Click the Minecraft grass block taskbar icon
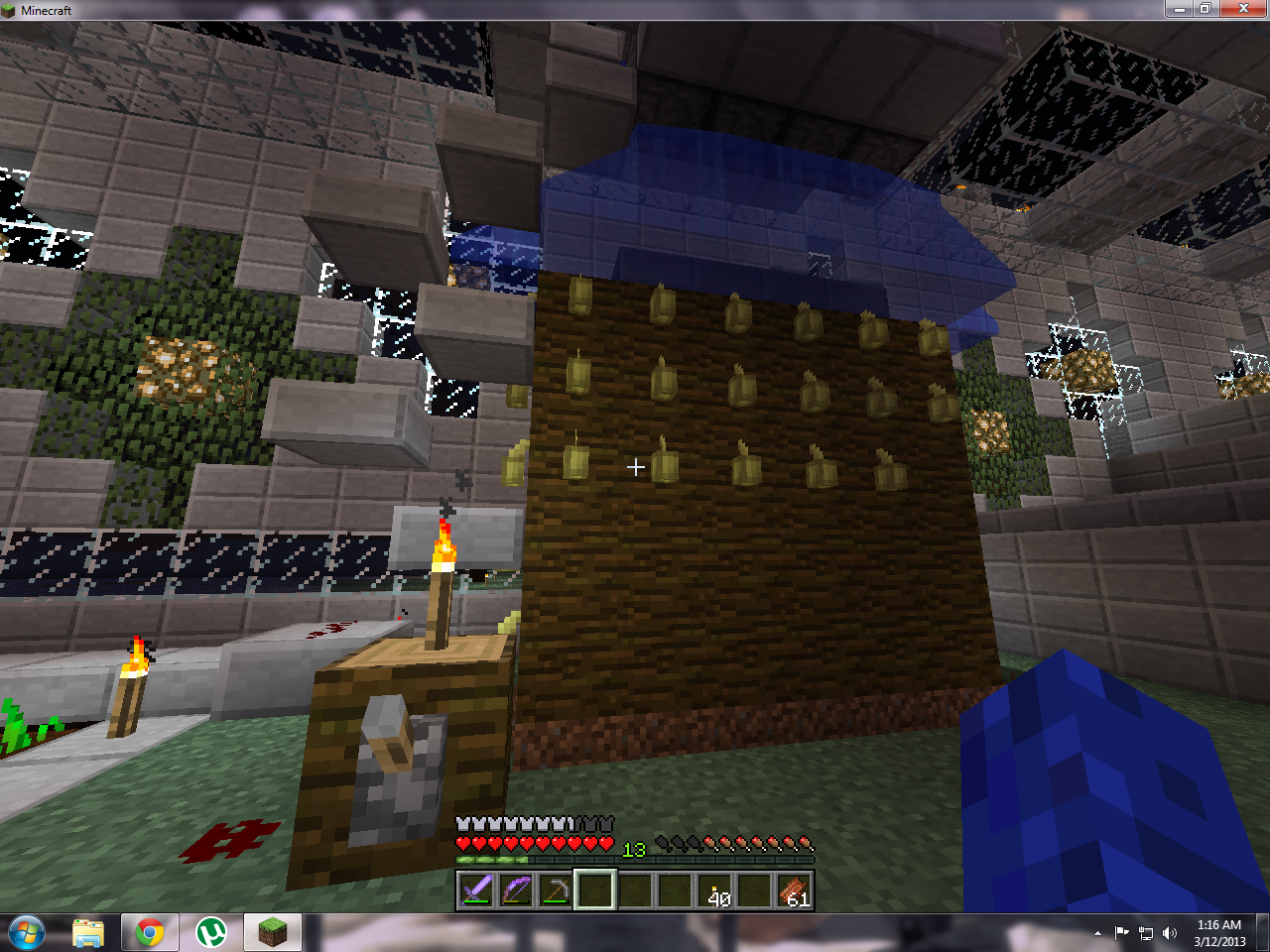1270x952 pixels. click(272, 932)
